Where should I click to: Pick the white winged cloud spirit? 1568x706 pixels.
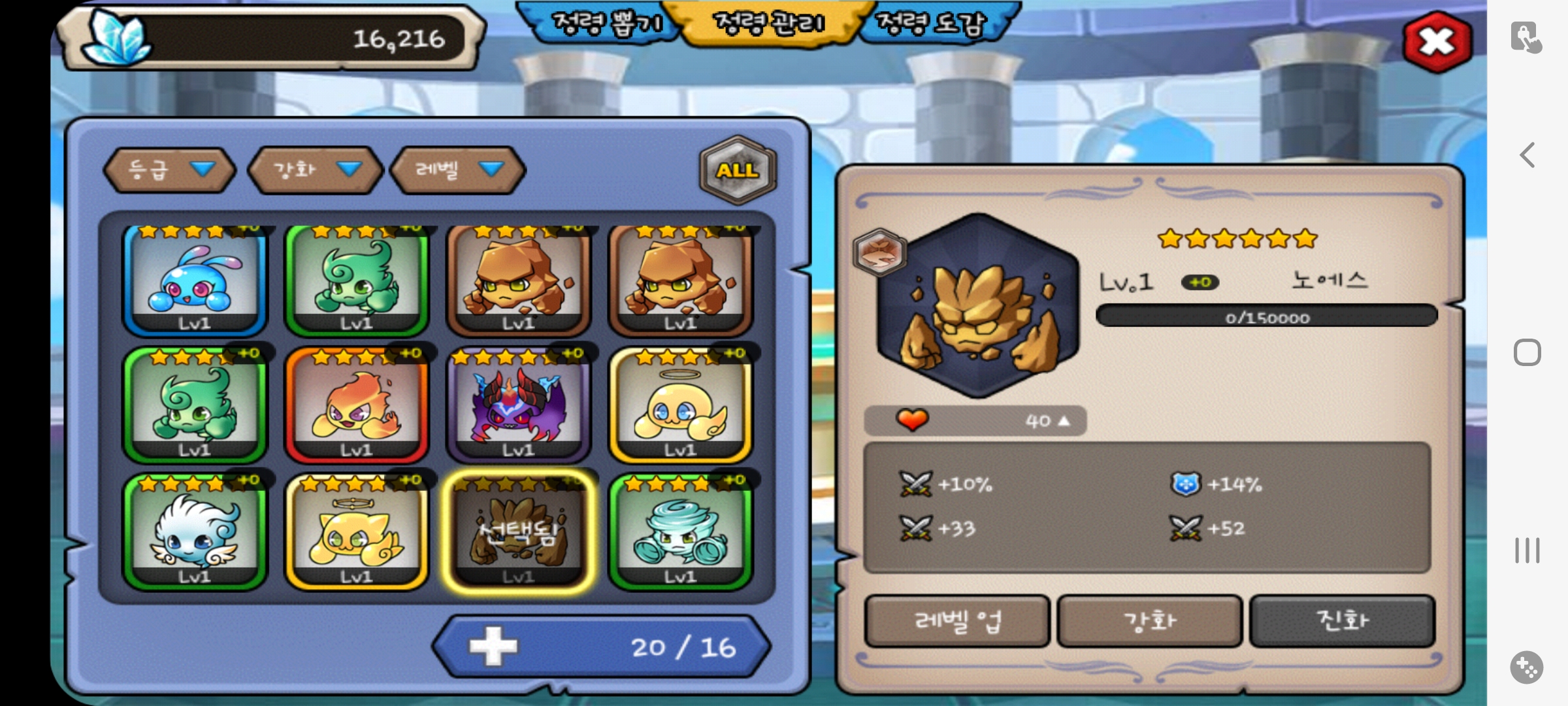[195, 532]
